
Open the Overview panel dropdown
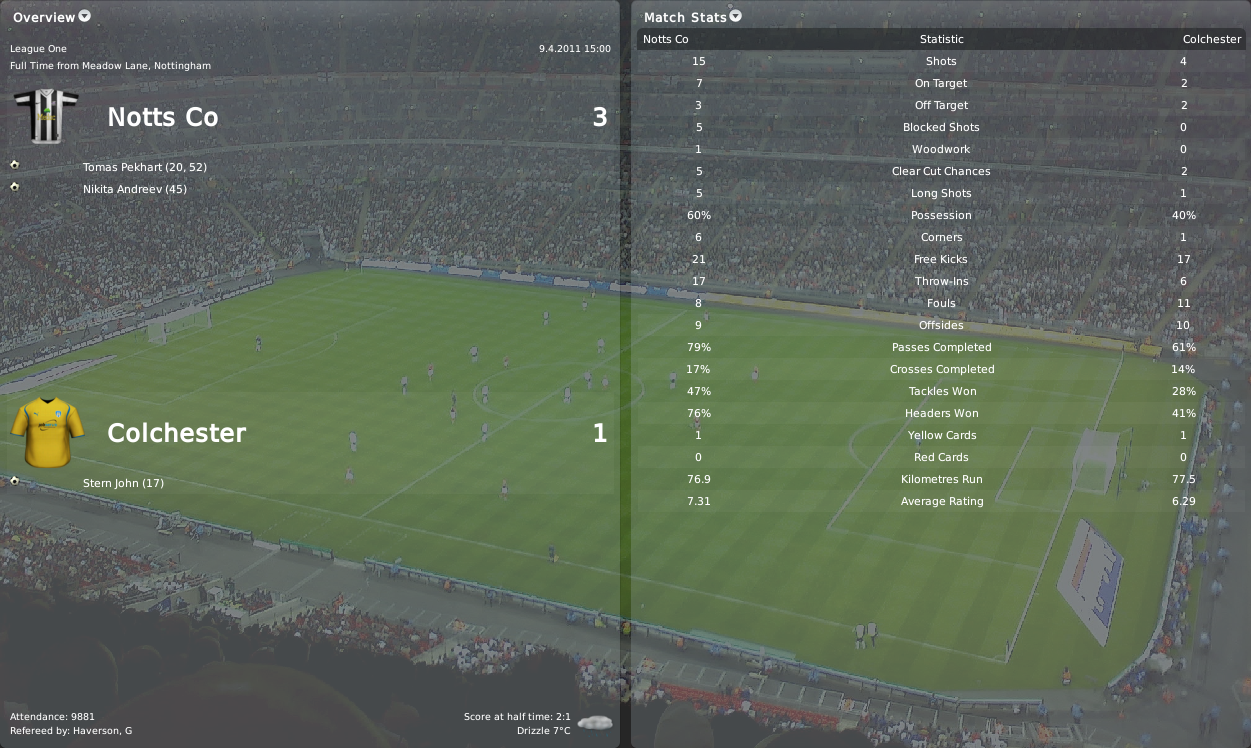click(84, 16)
